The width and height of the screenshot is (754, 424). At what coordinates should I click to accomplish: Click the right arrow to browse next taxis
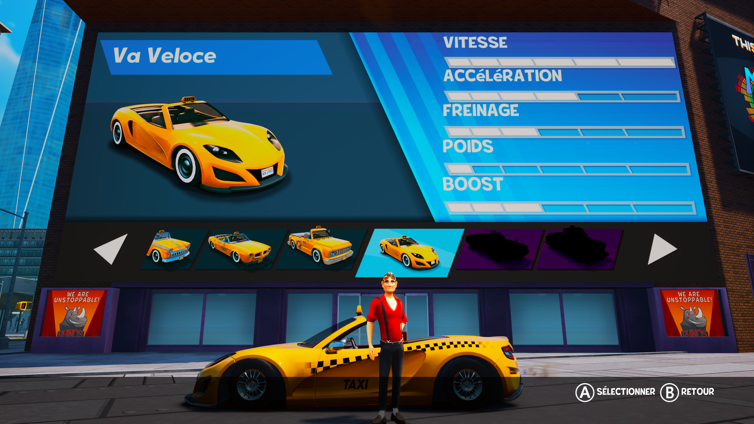661,249
